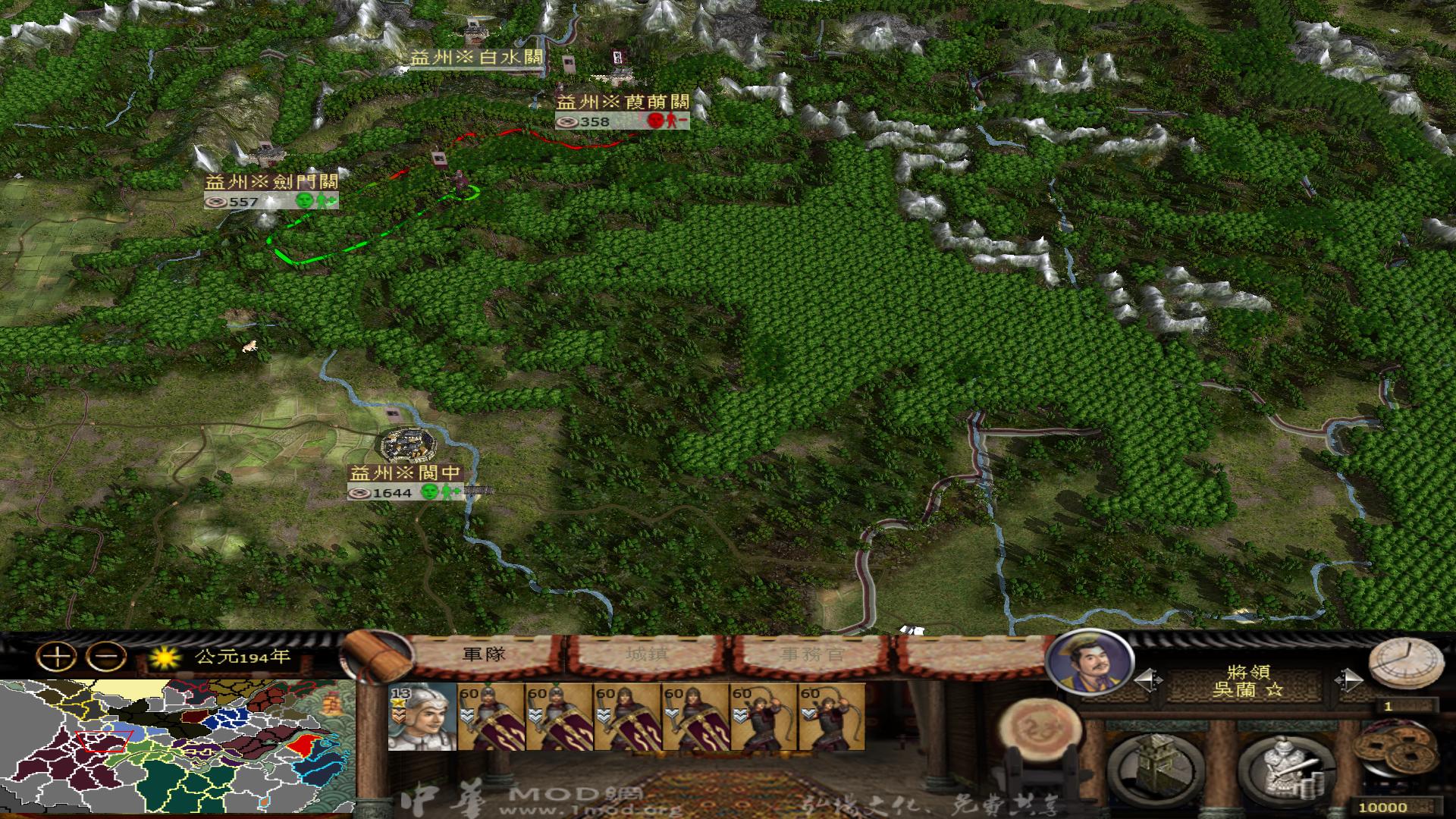
Task: Open the recruitment soldier button
Action: pos(1287,766)
